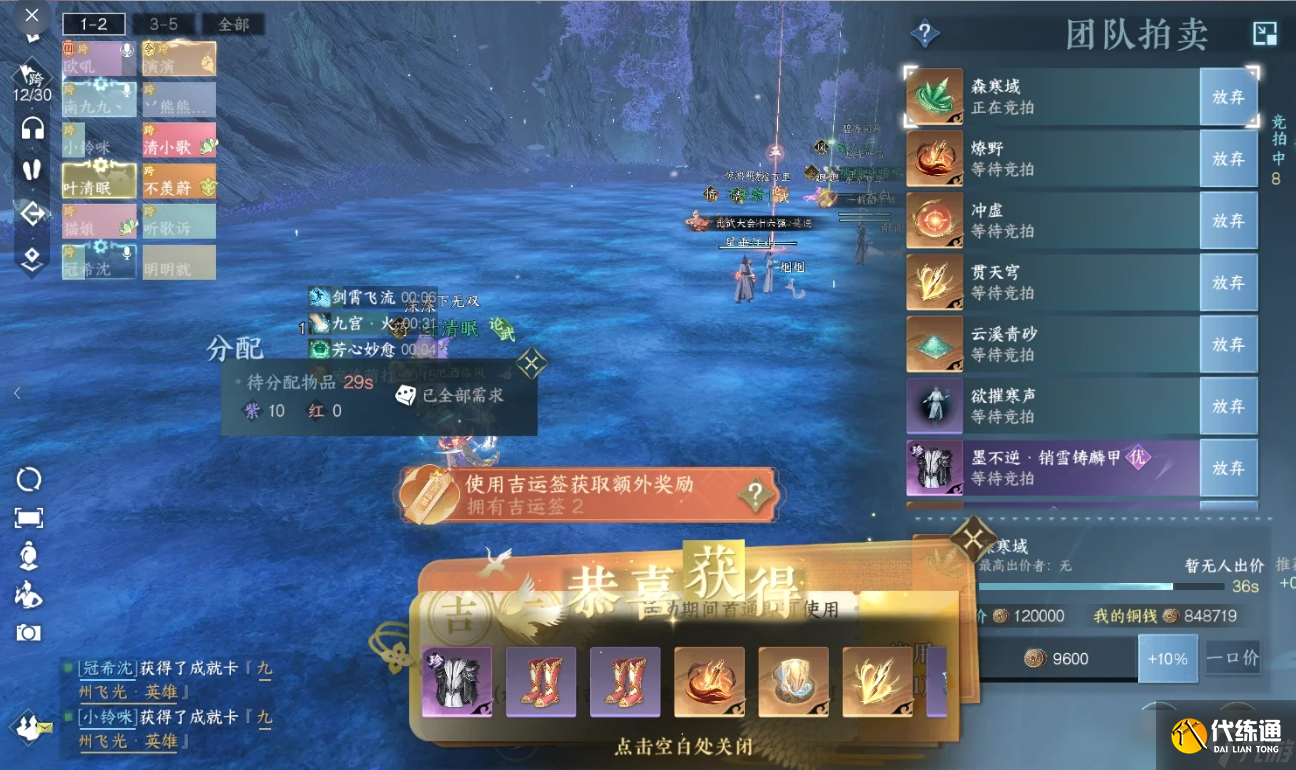The height and width of the screenshot is (770, 1296).
Task: Mute teammate 欧吼 via the microphone icon
Action: (x=125, y=49)
